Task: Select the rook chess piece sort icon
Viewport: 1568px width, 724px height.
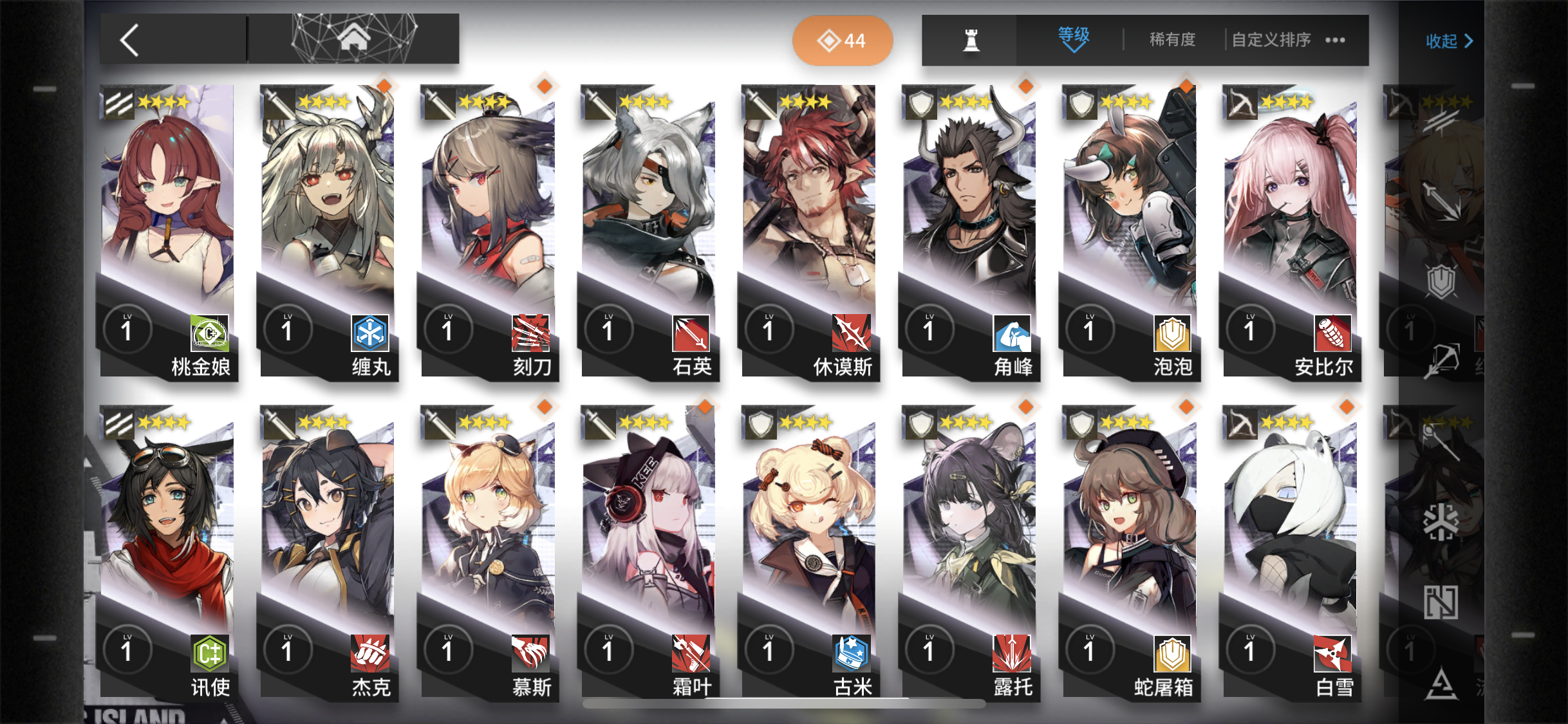Action: 973,40
